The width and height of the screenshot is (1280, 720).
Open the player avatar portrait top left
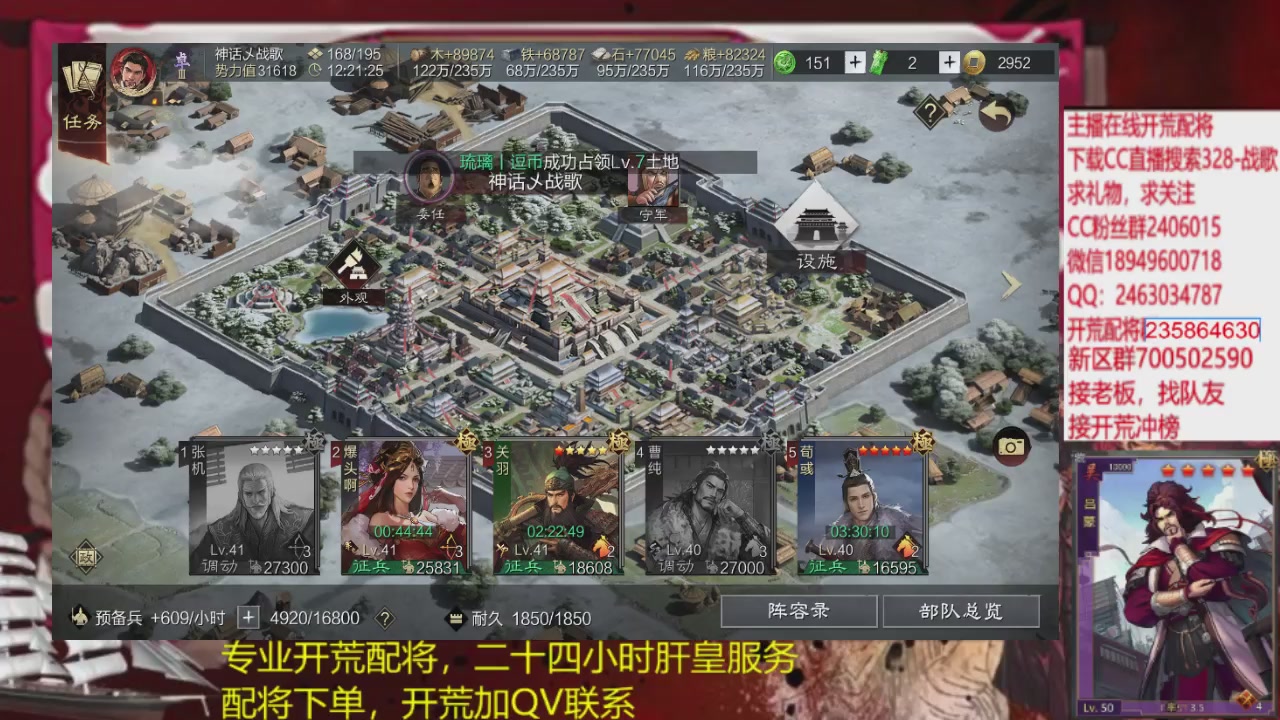[133, 72]
